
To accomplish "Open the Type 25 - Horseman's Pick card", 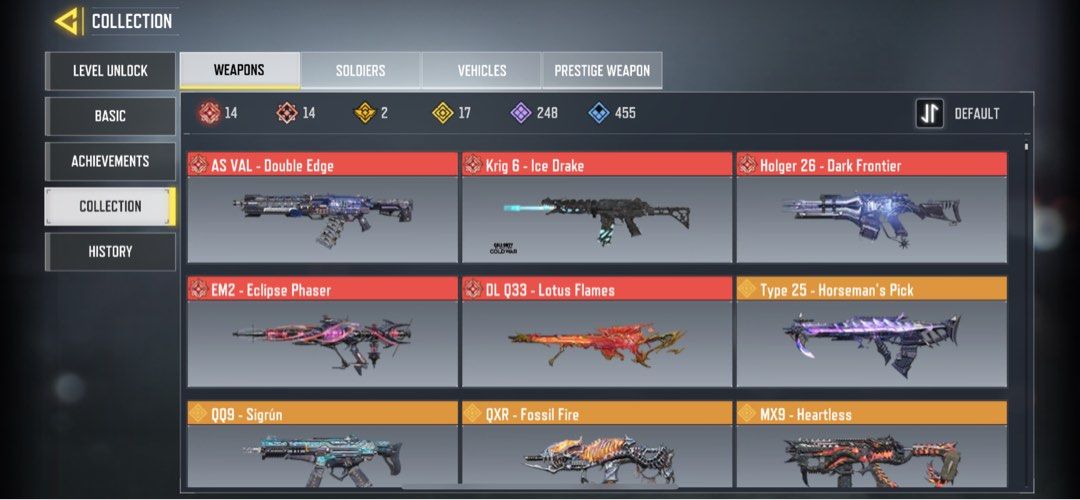I will pyautogui.click(x=871, y=332).
